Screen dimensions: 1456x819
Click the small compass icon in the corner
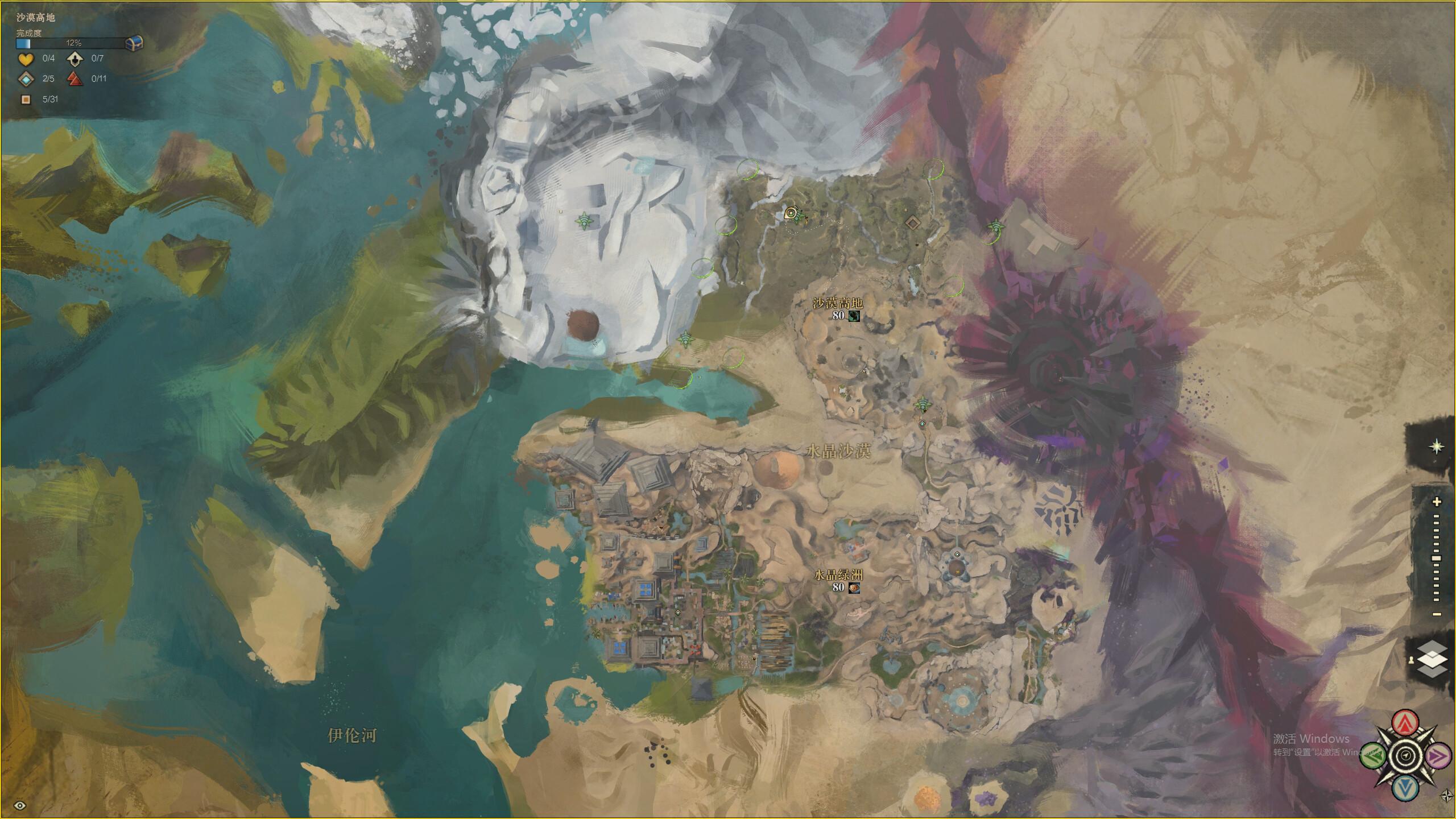coord(1446,795)
